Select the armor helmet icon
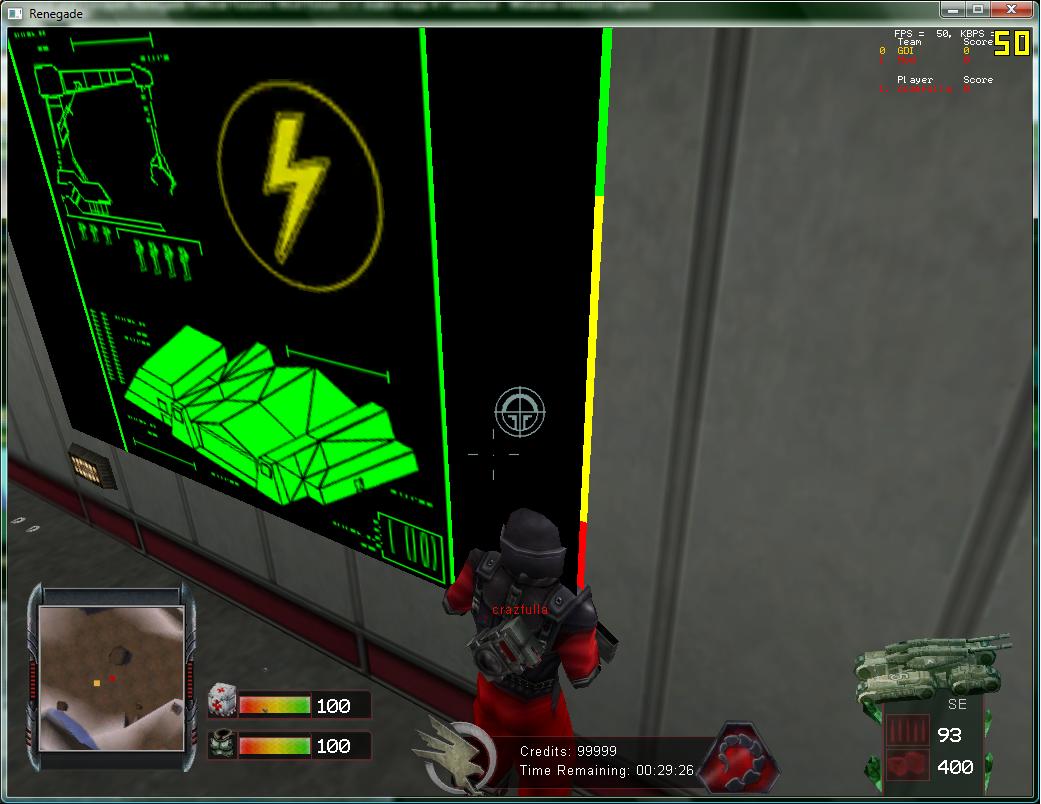Screen dimensions: 1041x804 coord(222,745)
